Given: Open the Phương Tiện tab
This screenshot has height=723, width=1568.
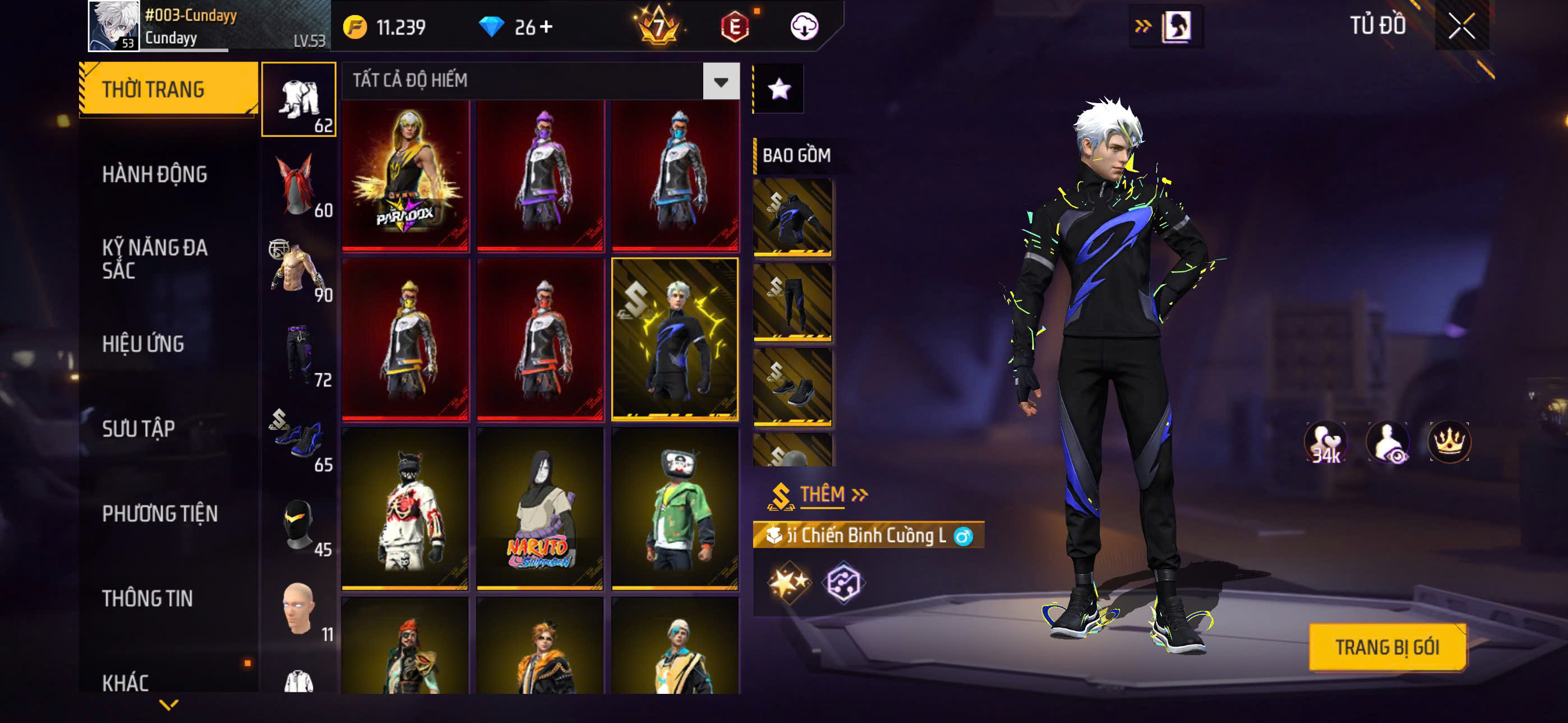Looking at the screenshot, I should tap(159, 513).
